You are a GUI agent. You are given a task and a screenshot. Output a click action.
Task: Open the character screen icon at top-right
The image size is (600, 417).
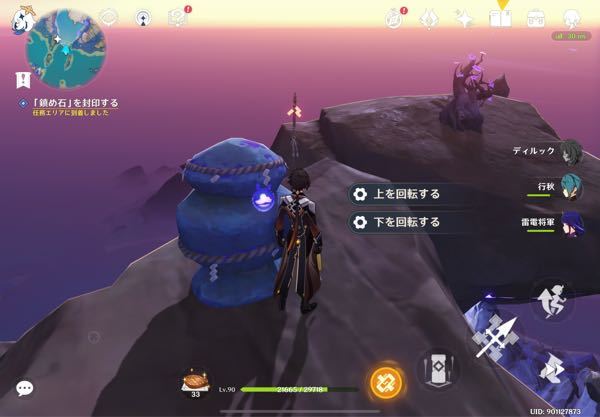point(572,18)
